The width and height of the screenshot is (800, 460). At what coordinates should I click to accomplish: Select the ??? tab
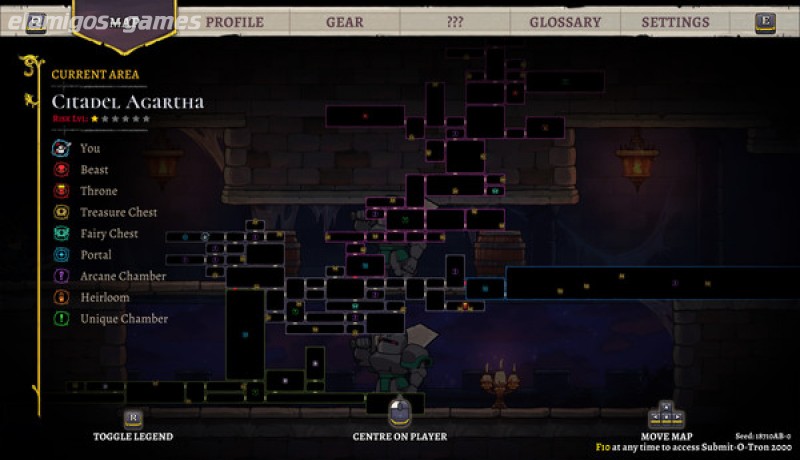point(455,22)
